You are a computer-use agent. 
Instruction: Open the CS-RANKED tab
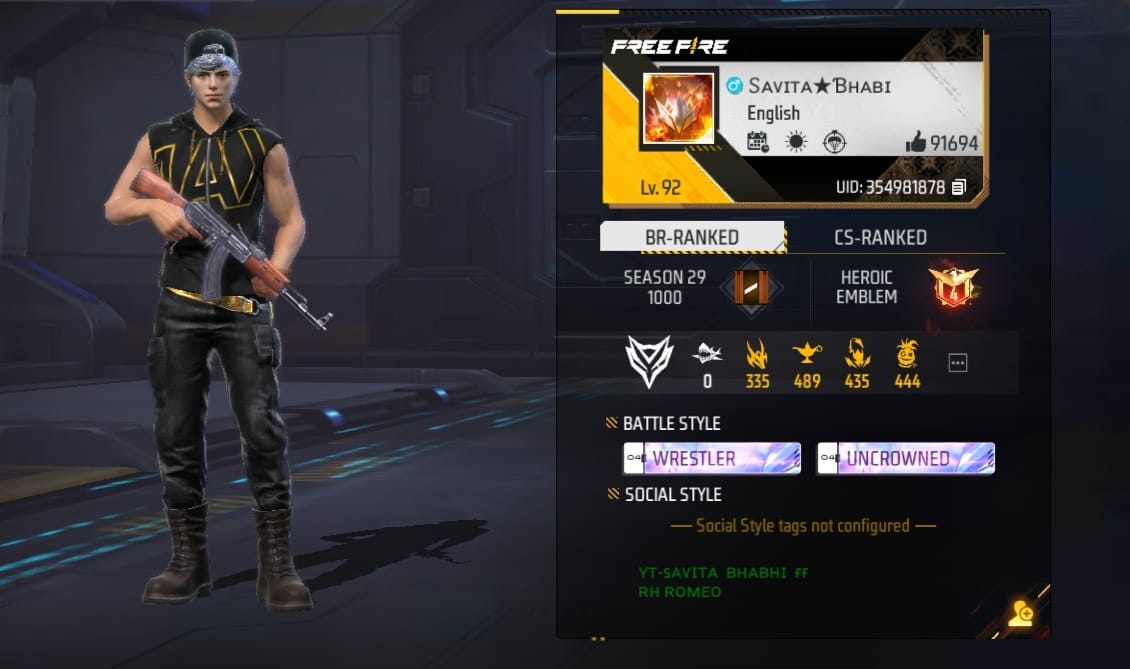[x=880, y=237]
